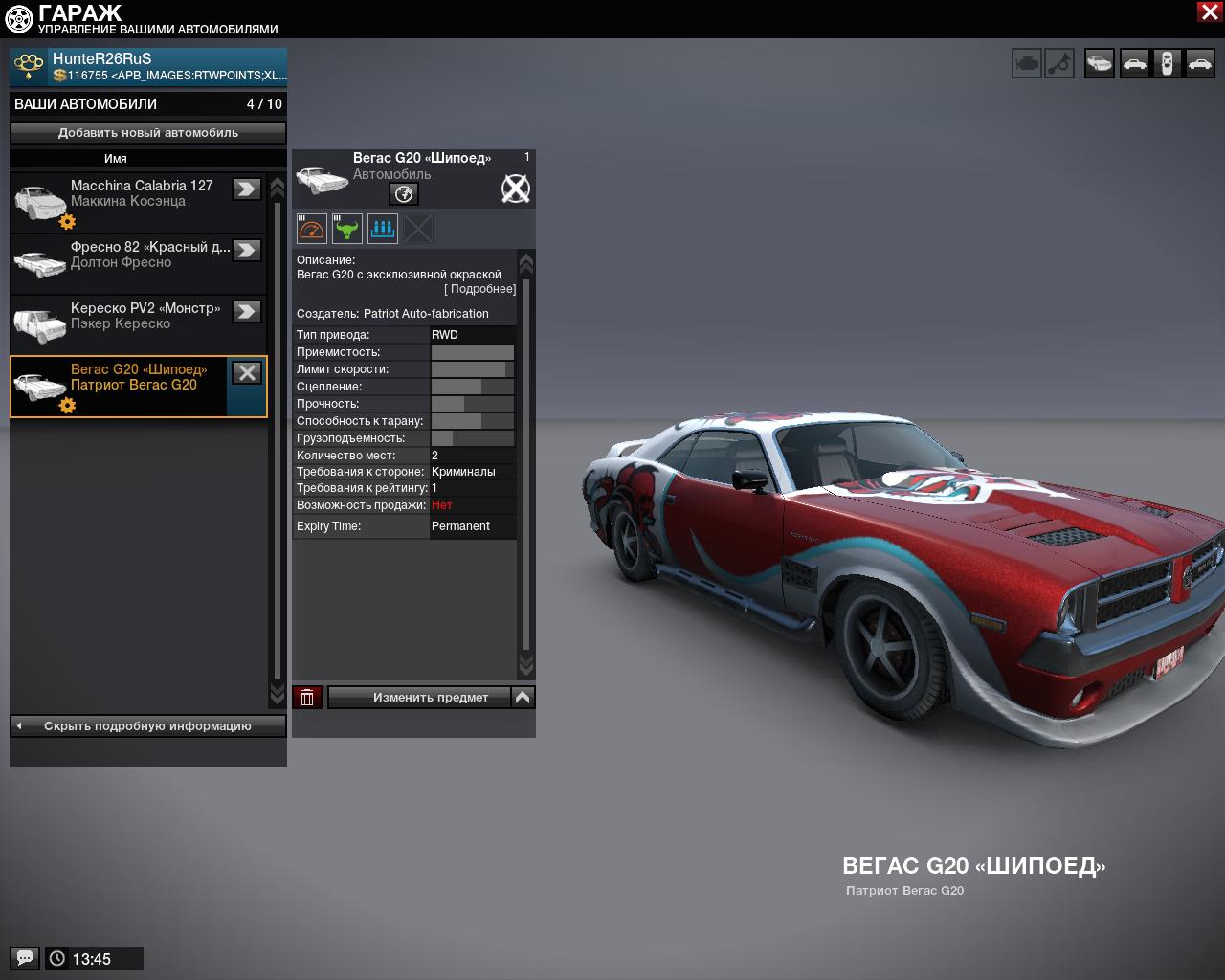Add a new car with Добавить новый автомобиль
Screen dimensions: 1225x980
tap(148, 133)
